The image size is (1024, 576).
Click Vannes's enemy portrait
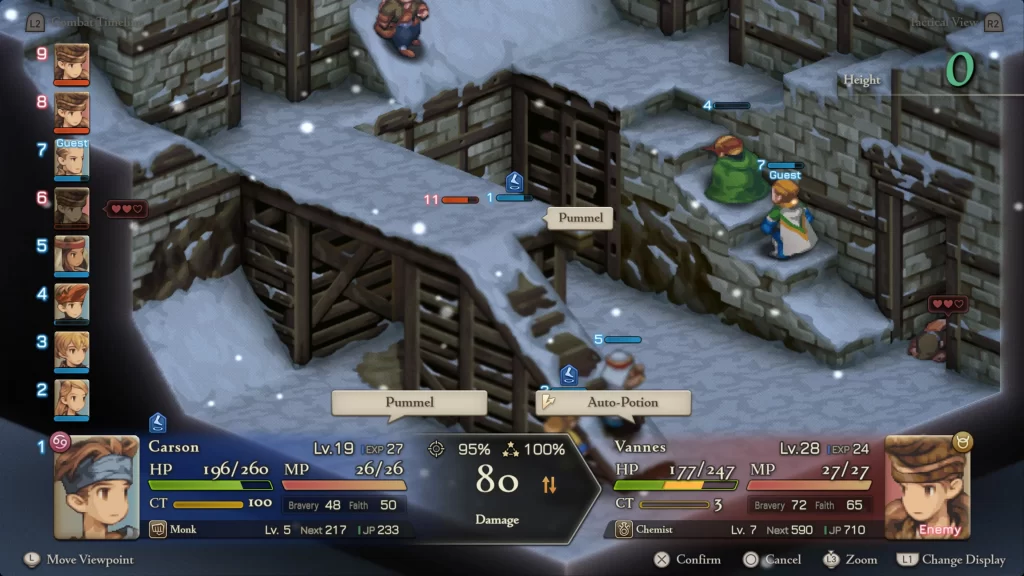click(926, 487)
